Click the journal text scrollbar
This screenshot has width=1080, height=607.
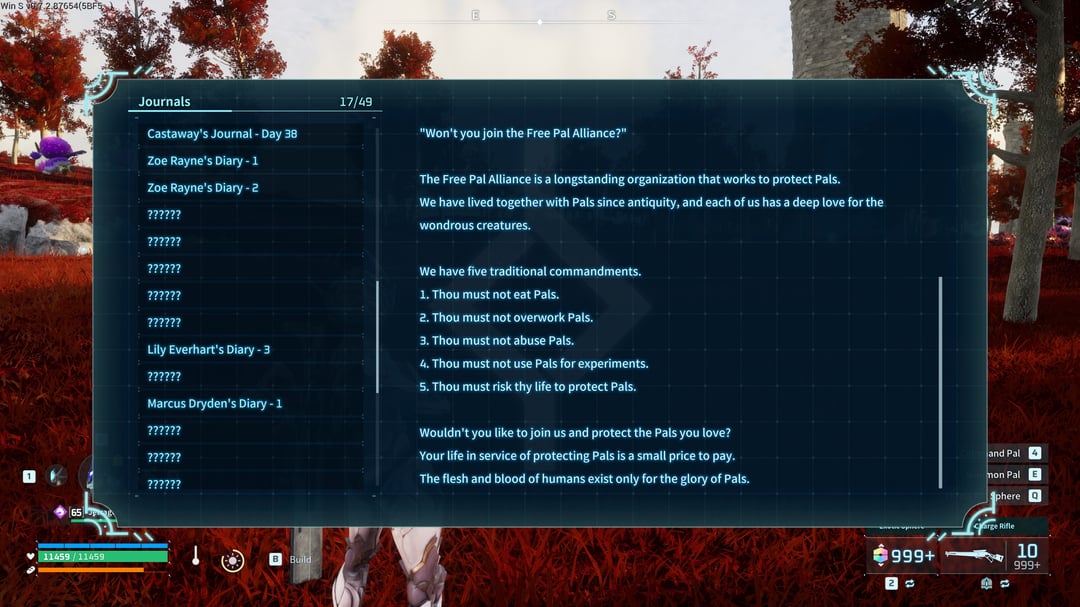pos(940,382)
